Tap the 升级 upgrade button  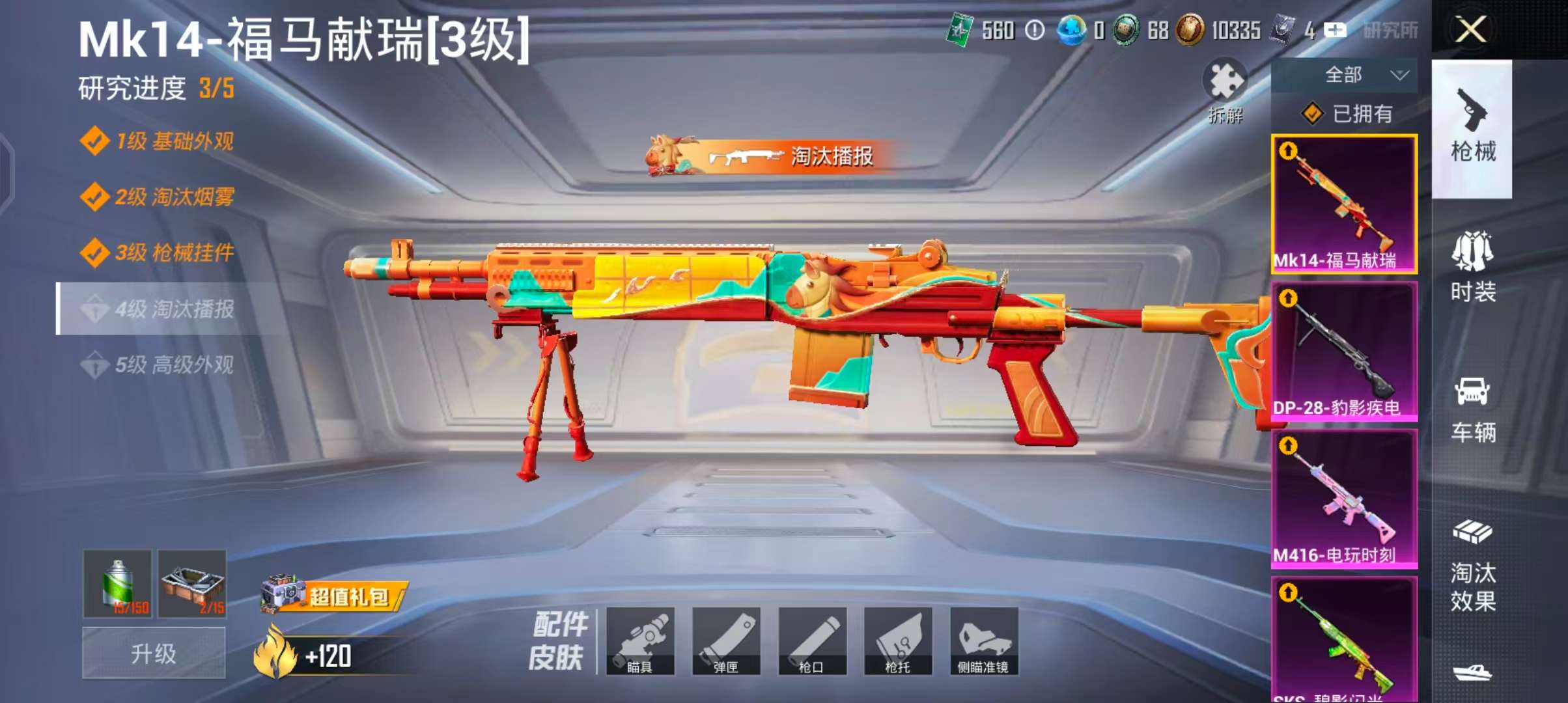(154, 653)
